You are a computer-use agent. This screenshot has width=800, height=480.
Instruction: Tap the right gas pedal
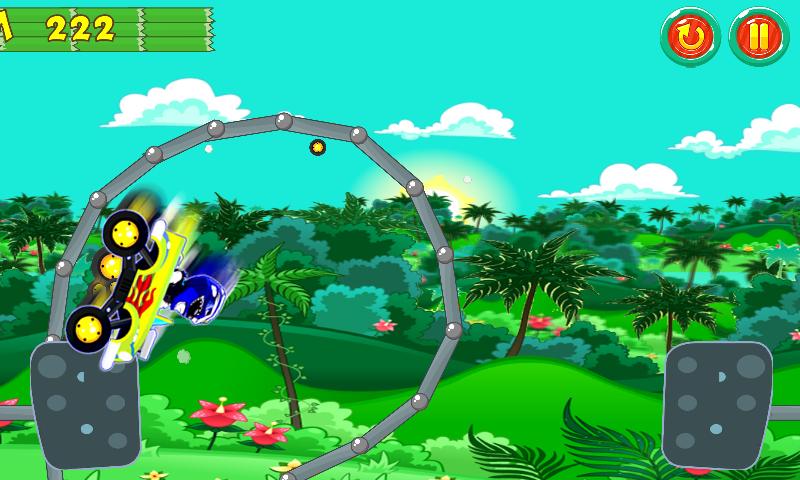coord(716,404)
